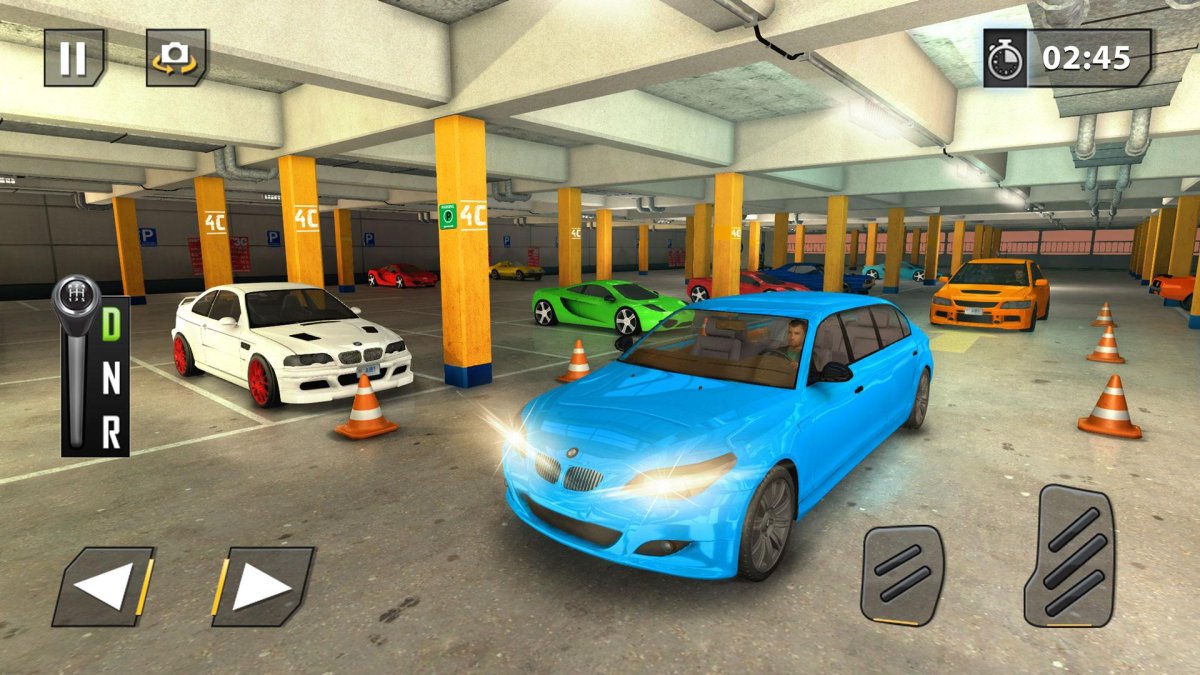
Task: Switch the camera view
Action: pos(176,58)
